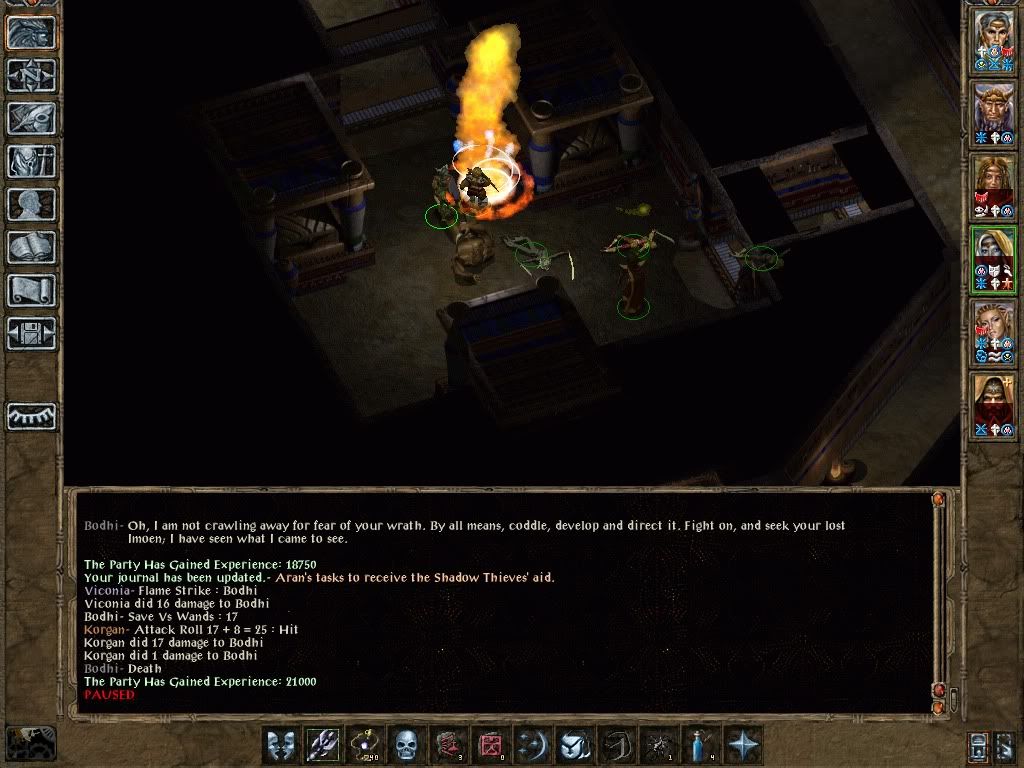Viewport: 1024px width, 768px height.
Task: Open the character record with the bust button
Action: coord(31,204)
